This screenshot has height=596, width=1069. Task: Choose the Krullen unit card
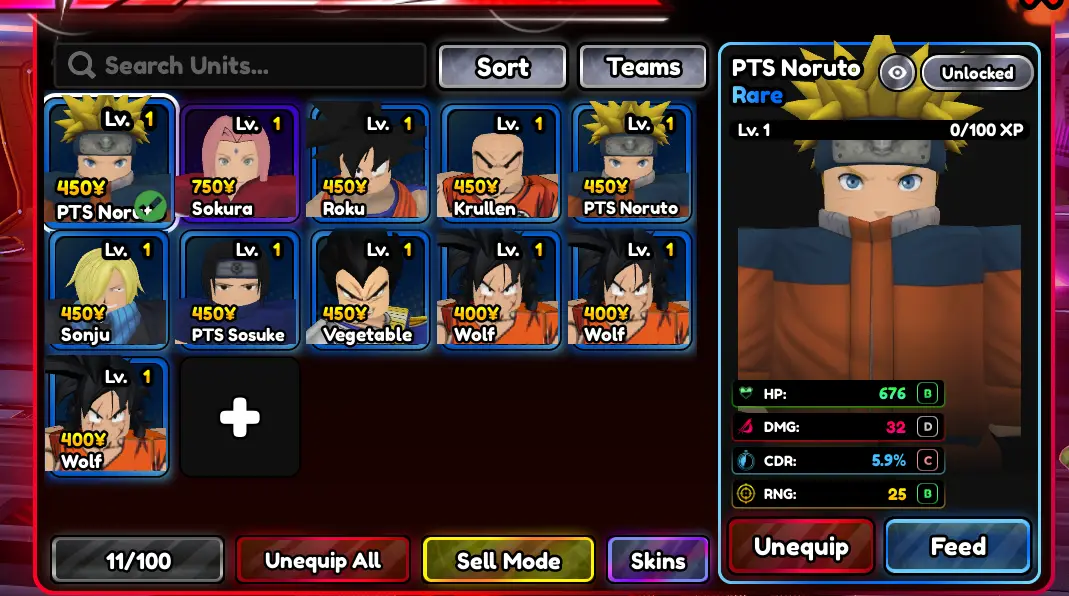(501, 164)
